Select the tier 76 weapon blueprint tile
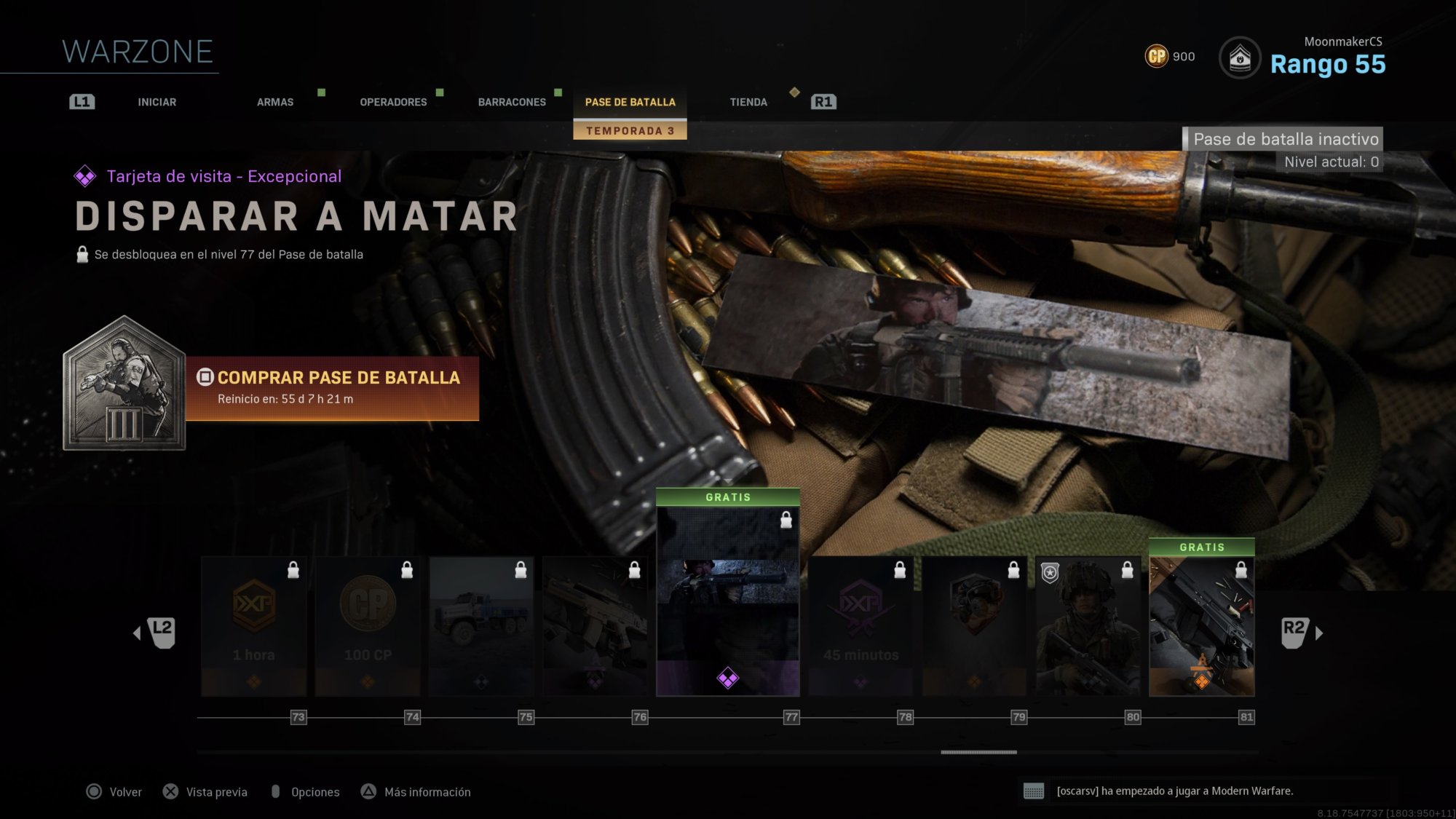 (x=595, y=626)
